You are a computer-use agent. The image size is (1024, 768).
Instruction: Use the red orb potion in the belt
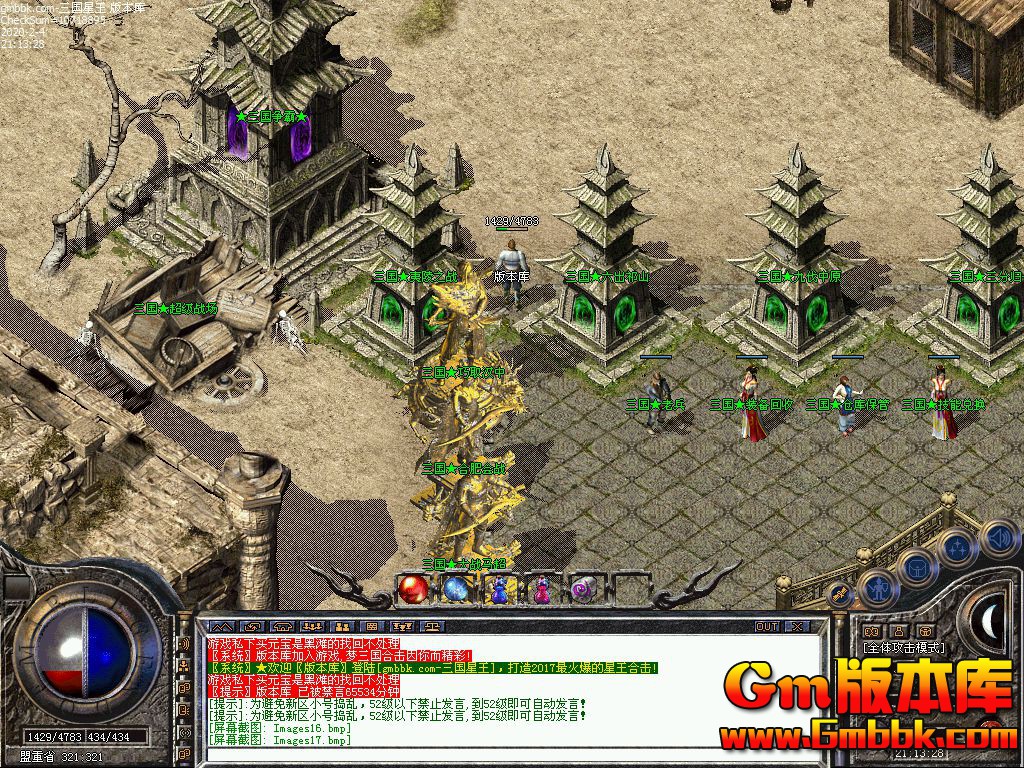[x=412, y=590]
